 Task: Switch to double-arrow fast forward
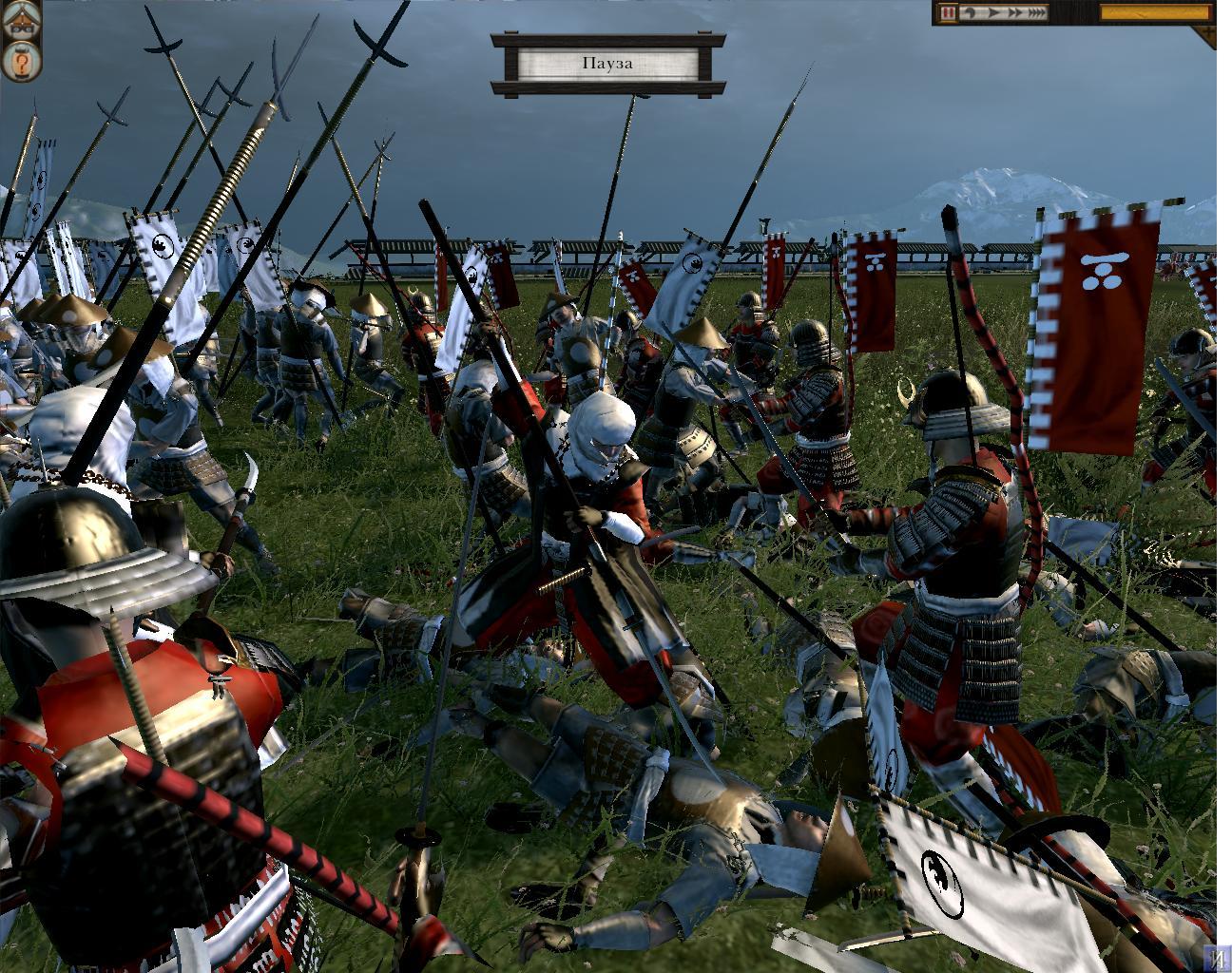(1013, 13)
